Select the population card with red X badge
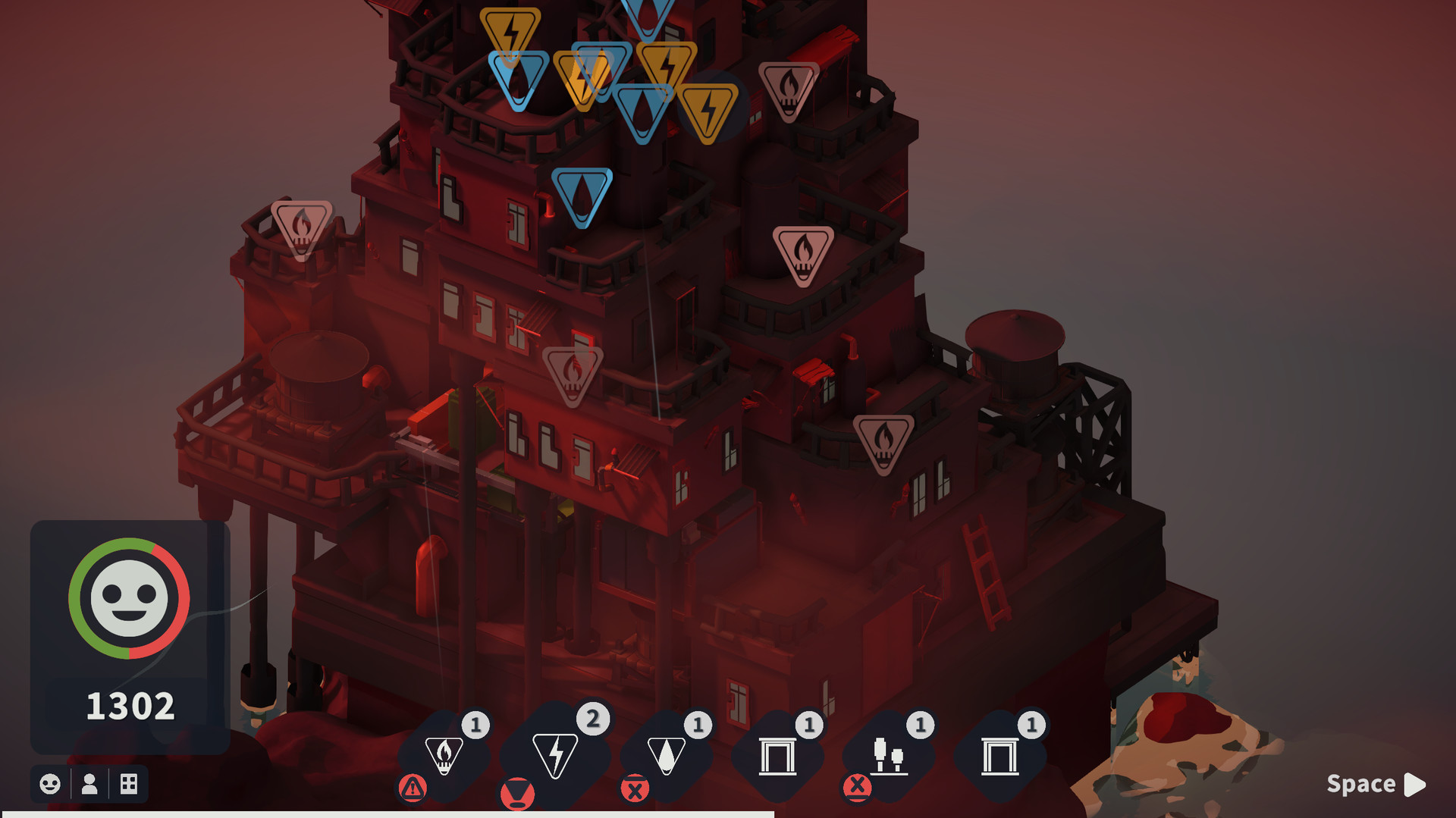 (889, 754)
